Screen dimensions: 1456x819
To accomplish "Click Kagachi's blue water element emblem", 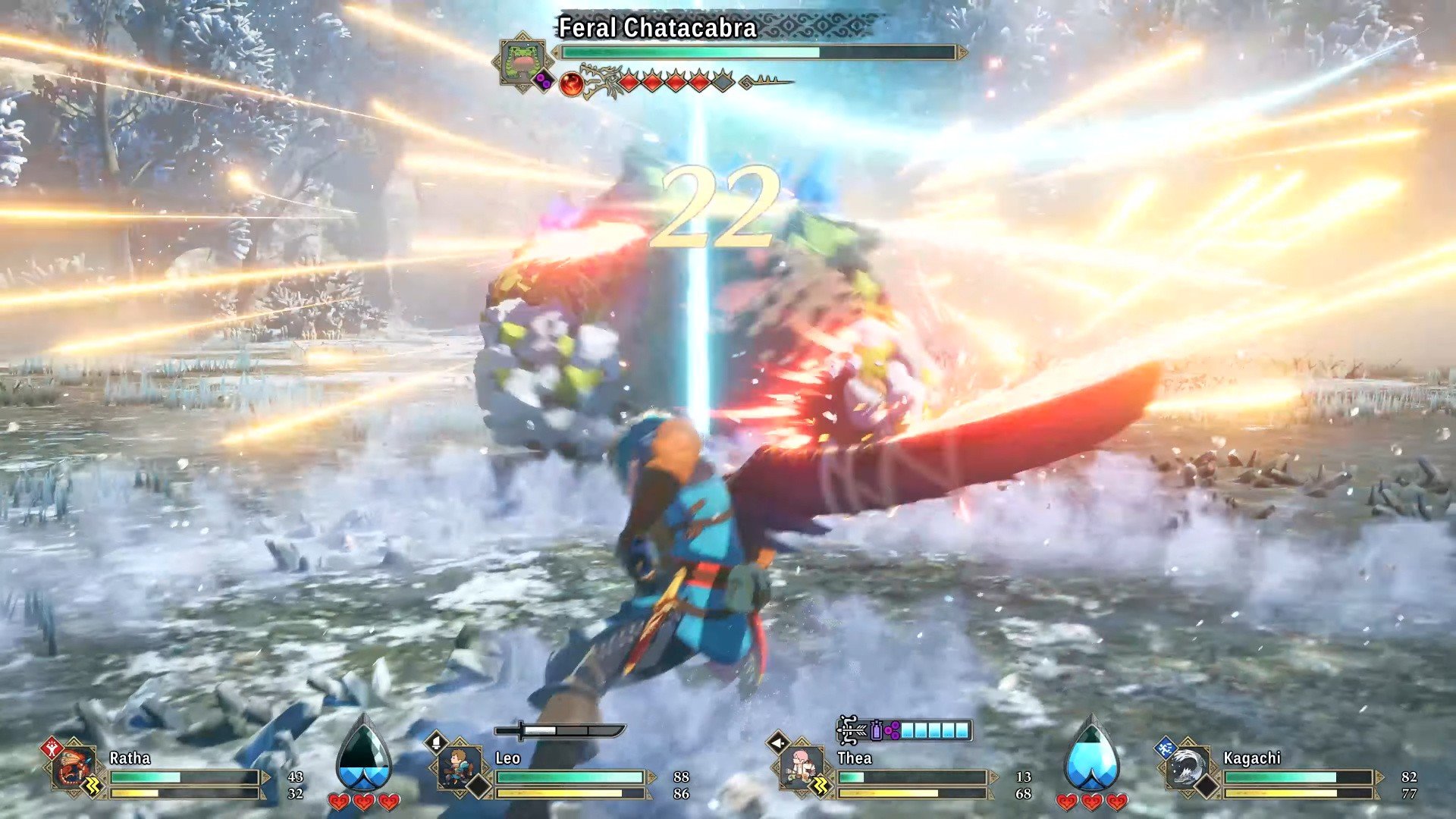I will point(1165,748).
